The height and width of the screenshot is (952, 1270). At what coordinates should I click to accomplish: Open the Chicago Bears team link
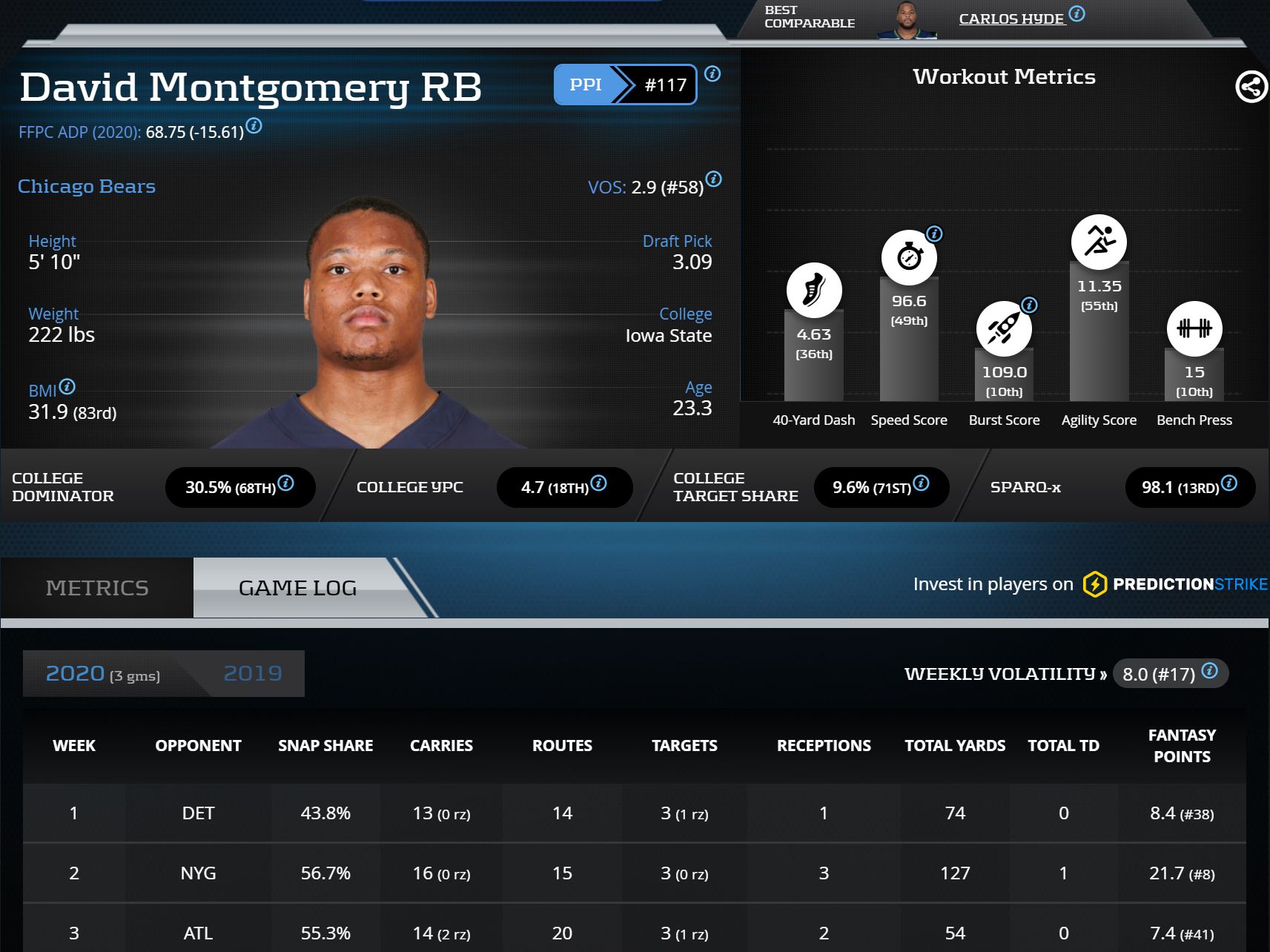[87, 186]
